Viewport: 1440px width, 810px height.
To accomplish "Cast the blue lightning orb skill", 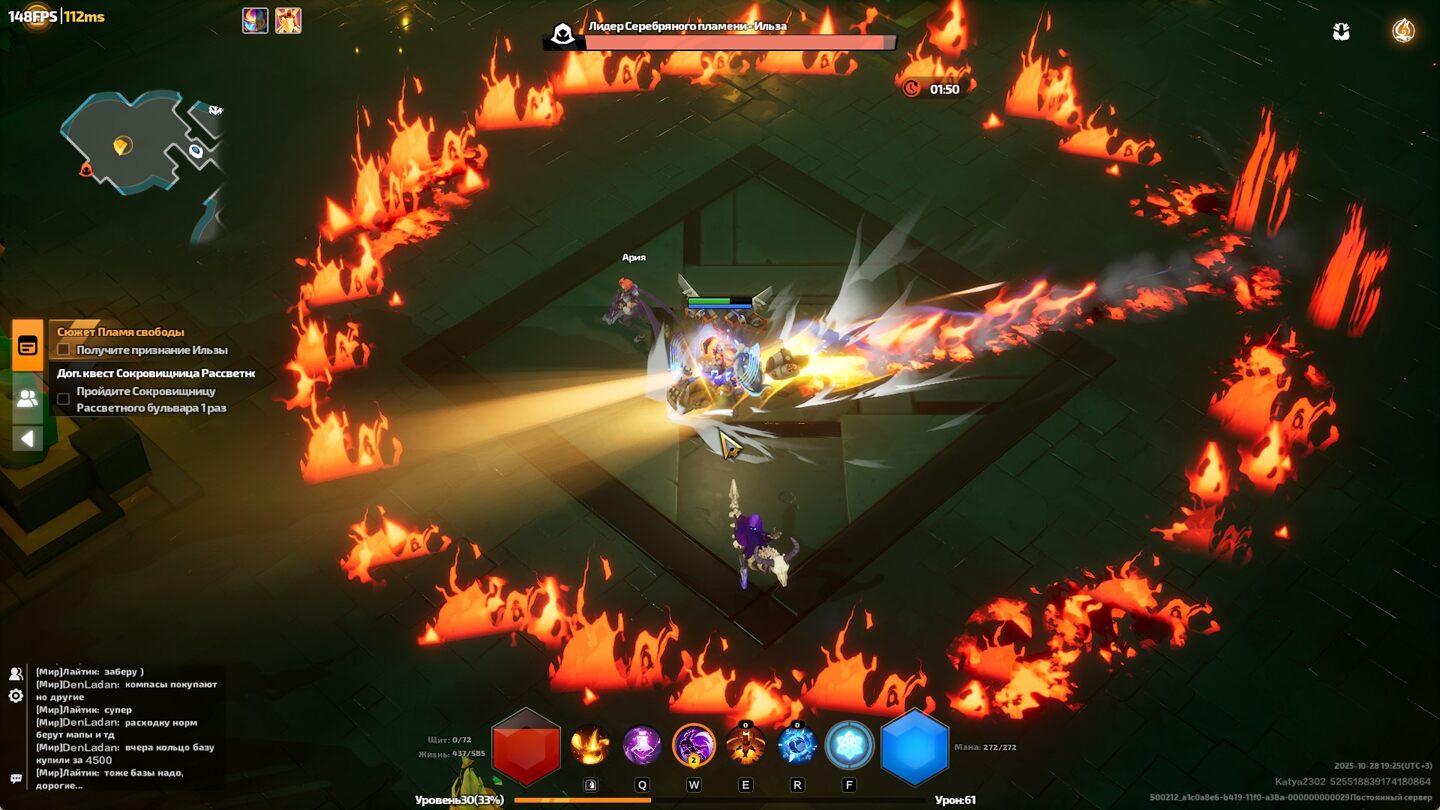I will point(797,745).
